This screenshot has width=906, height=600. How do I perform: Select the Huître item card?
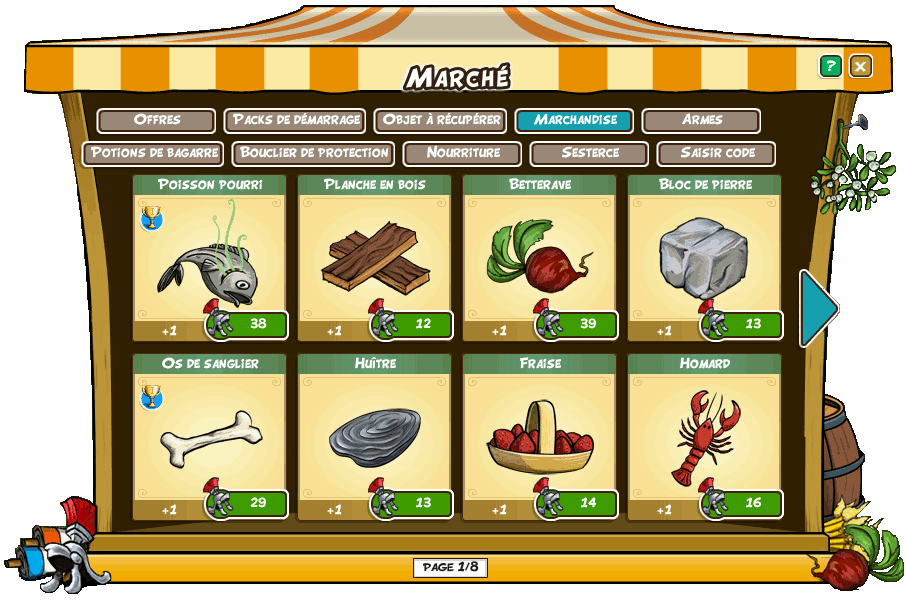[375, 435]
